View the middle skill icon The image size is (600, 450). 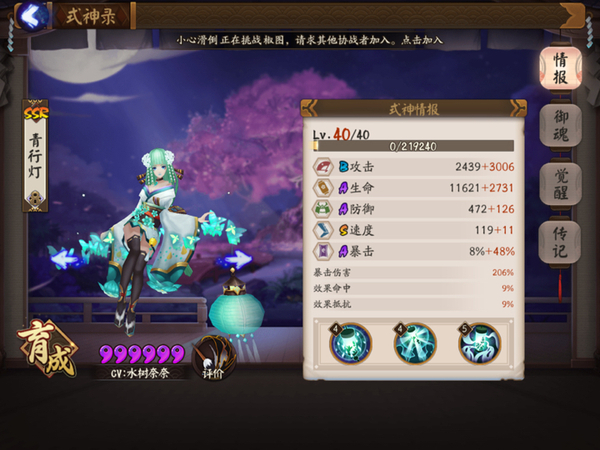pyautogui.click(x=415, y=343)
